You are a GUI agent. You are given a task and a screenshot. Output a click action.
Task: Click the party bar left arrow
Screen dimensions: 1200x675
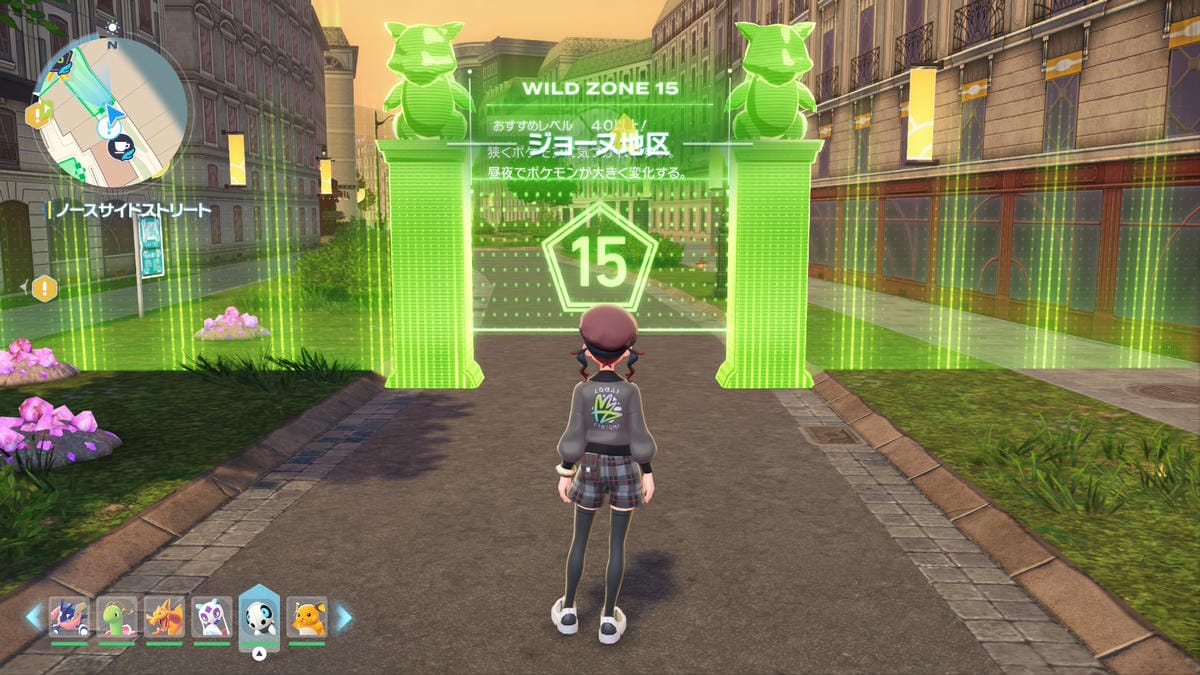[x=34, y=617]
